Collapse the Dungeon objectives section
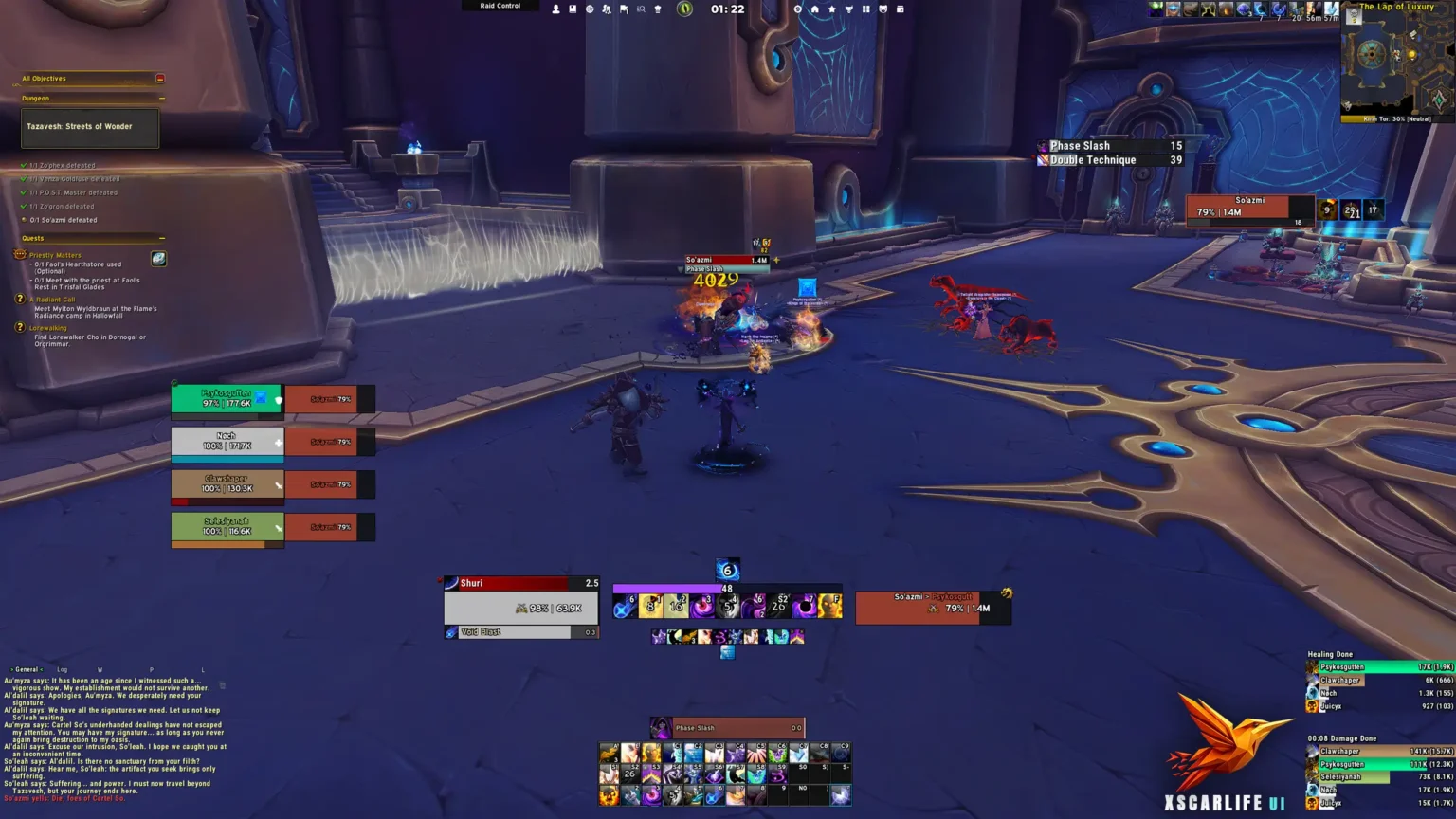This screenshot has width=1456, height=819. click(162, 98)
